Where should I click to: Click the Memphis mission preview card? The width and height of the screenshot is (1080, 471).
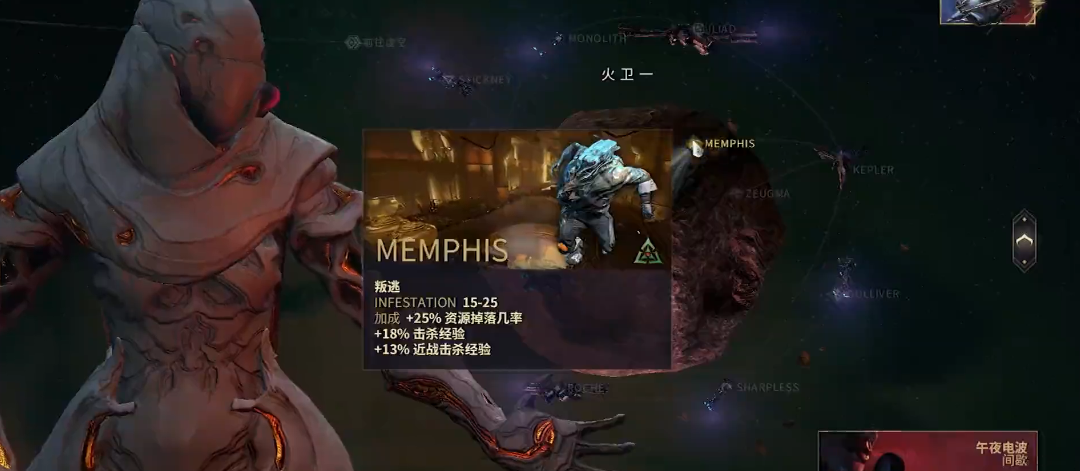[517, 249]
